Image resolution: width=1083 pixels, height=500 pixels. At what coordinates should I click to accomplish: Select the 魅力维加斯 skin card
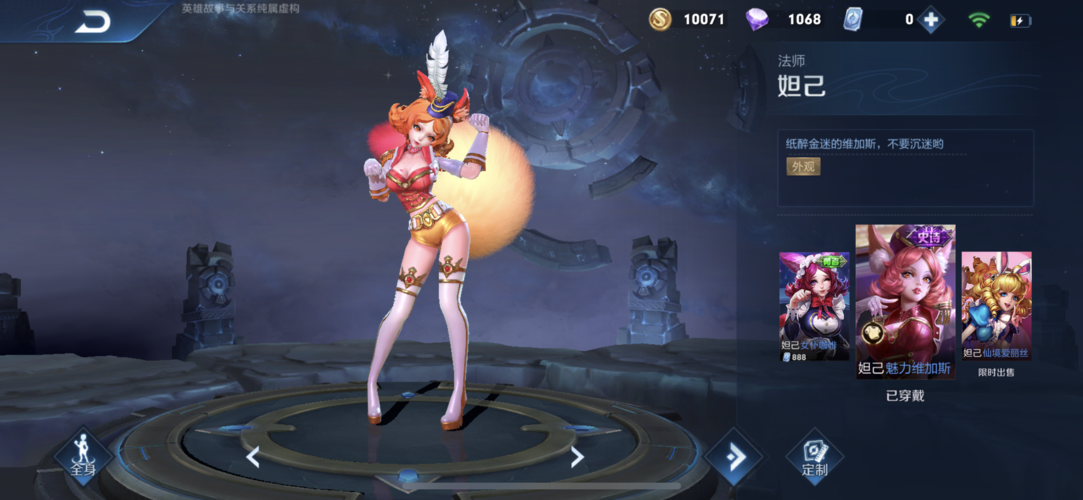[x=905, y=302]
